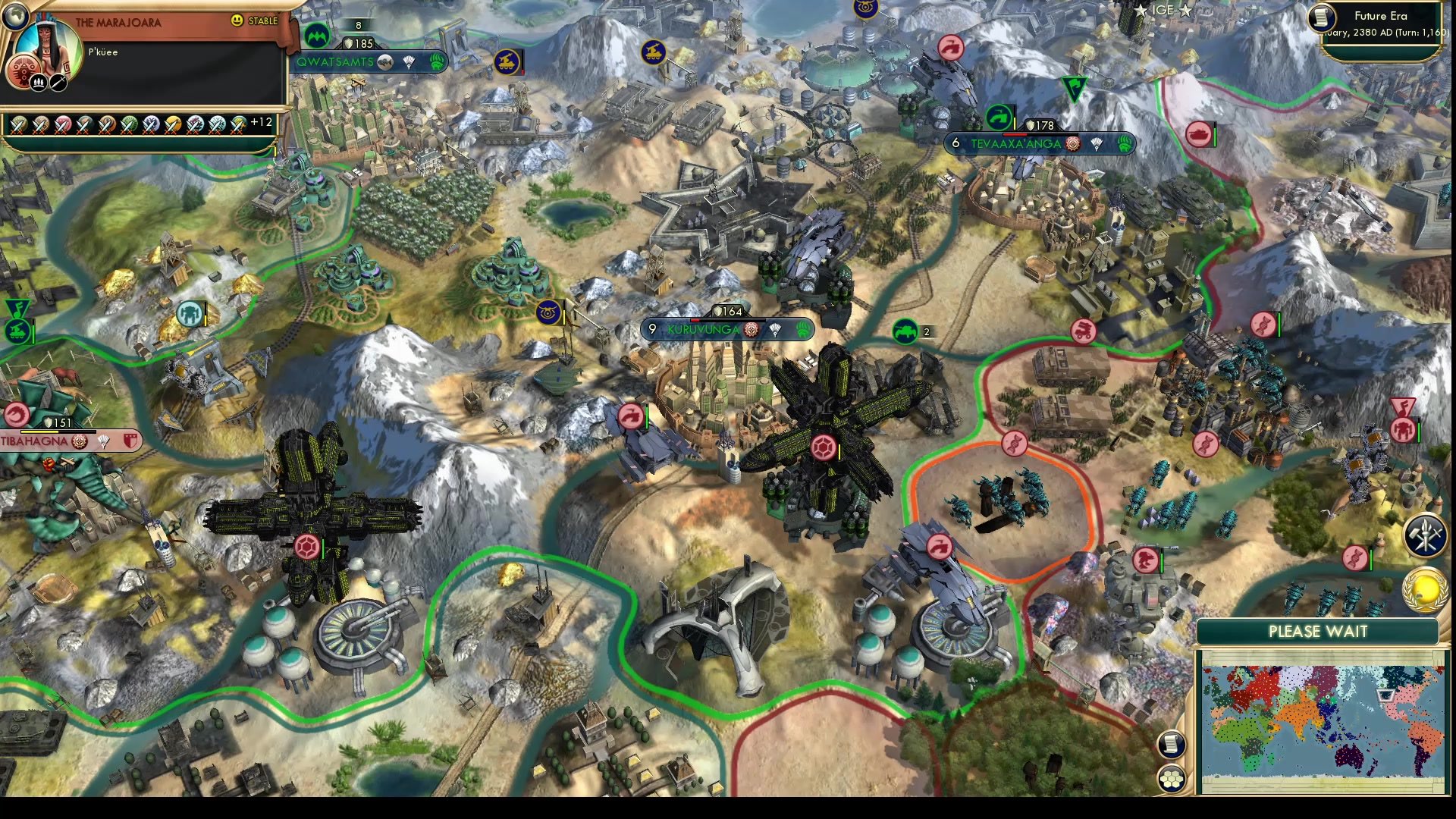This screenshot has width=1456, height=819.
Task: Toggle the globe view button in top-left corner
Action: pos(16,16)
